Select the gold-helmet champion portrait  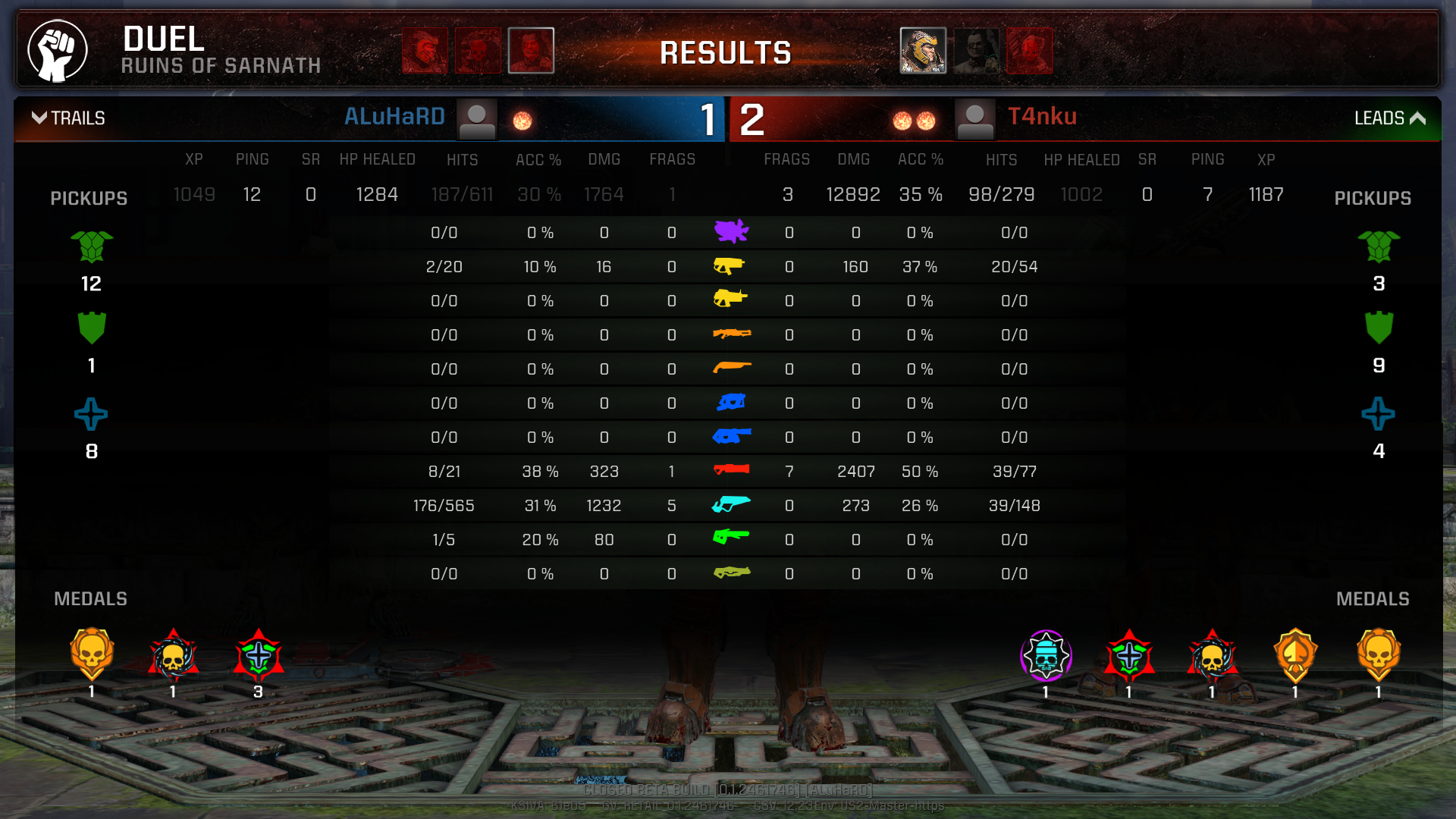pos(923,51)
